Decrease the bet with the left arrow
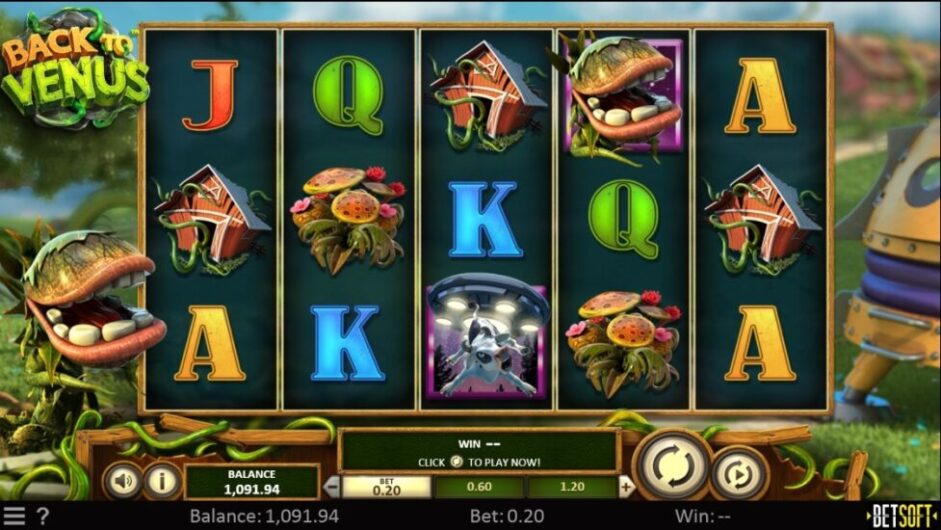The height and width of the screenshot is (530, 941). pos(334,487)
